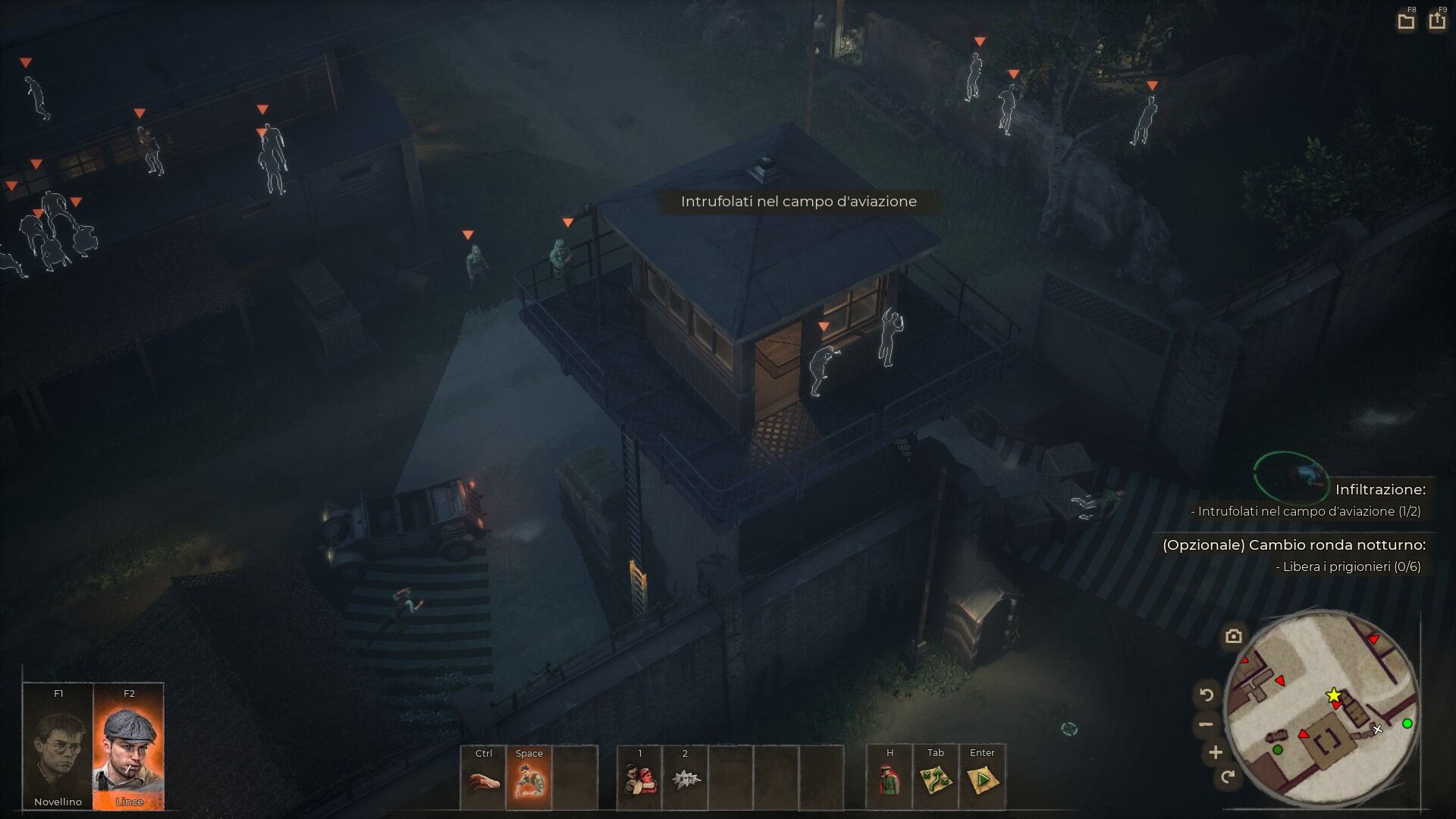Click the camera button beside the minimap
1456x819 pixels.
(x=1233, y=636)
